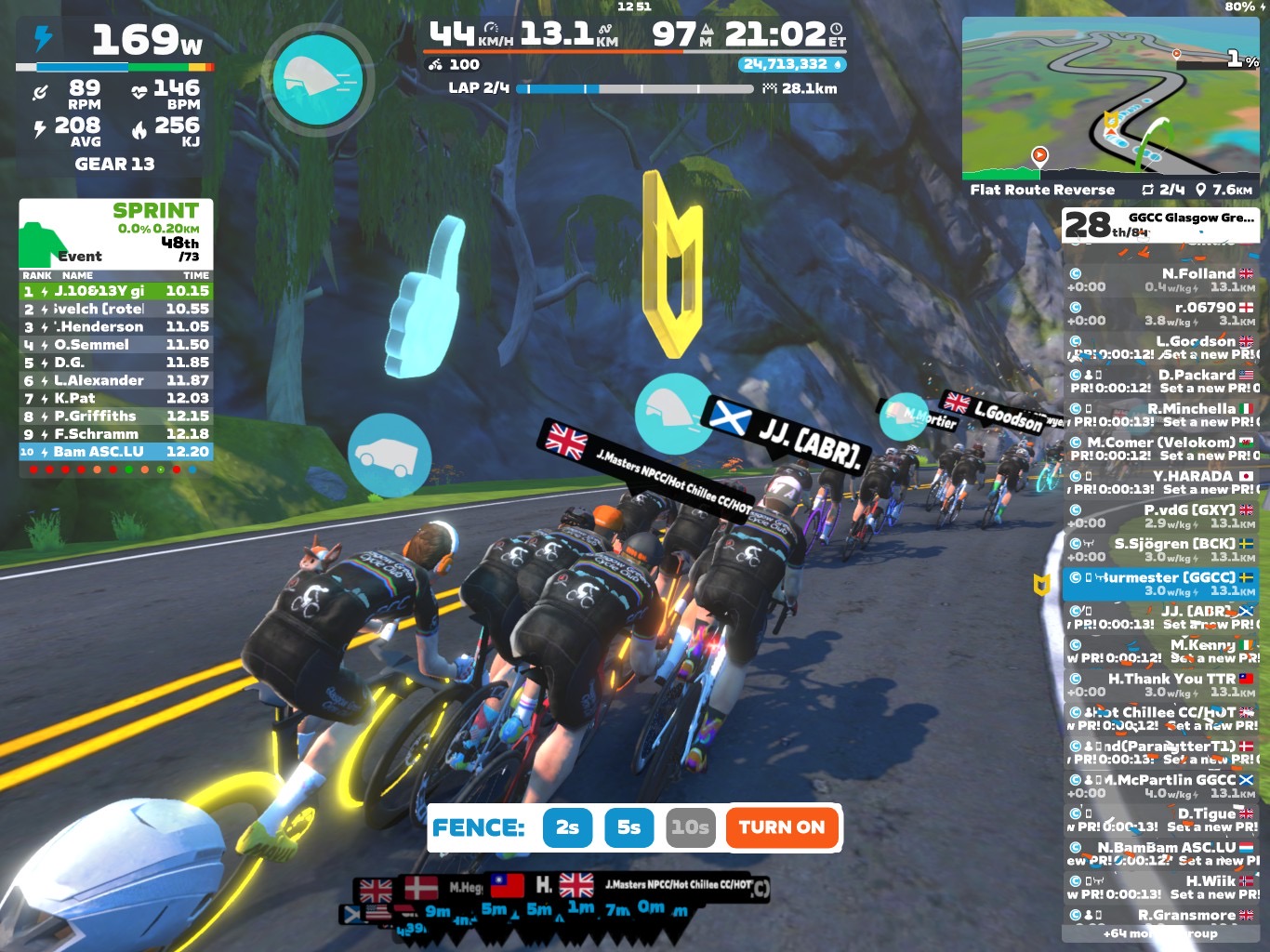1270x952 pixels.
Task: Select Y.HARADA in the rider list
Action: coord(1160,482)
